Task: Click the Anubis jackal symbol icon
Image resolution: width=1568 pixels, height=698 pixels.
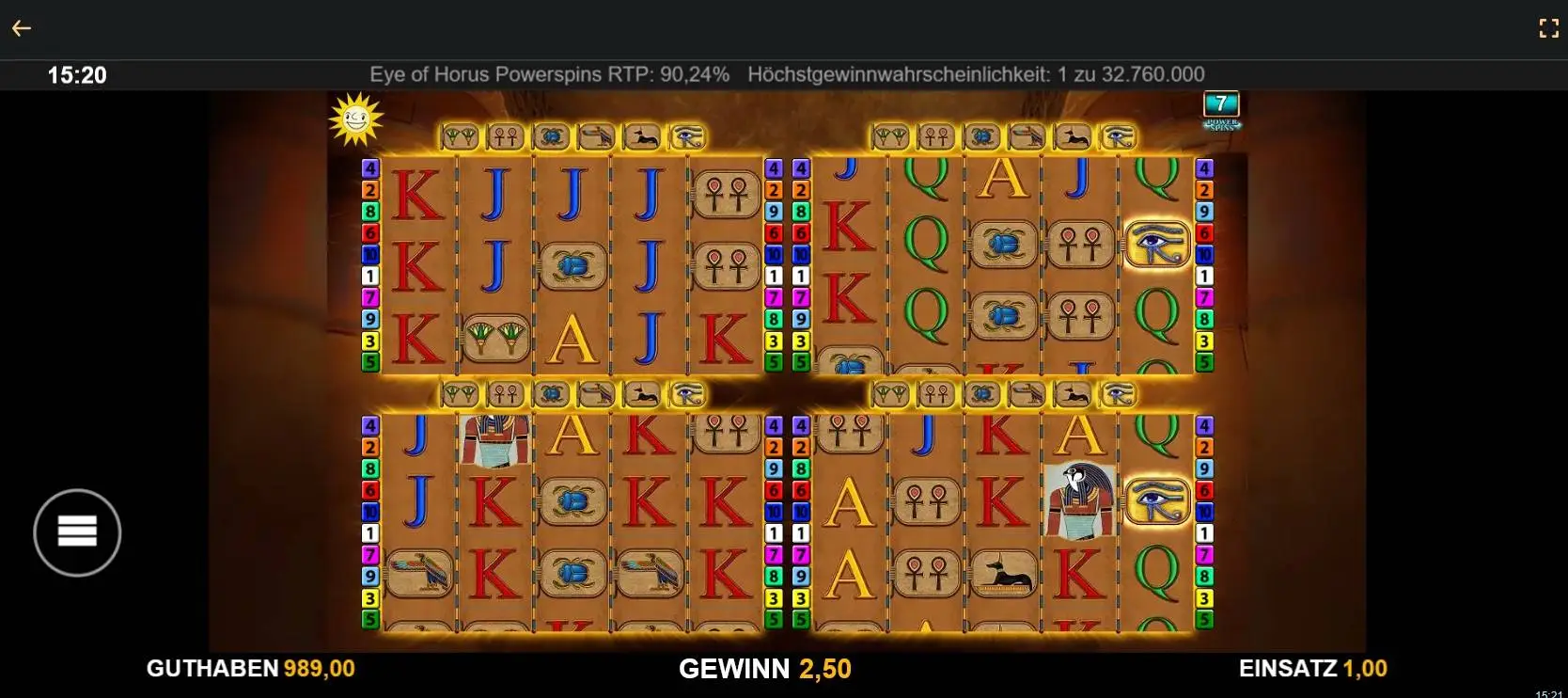Action: [644, 136]
